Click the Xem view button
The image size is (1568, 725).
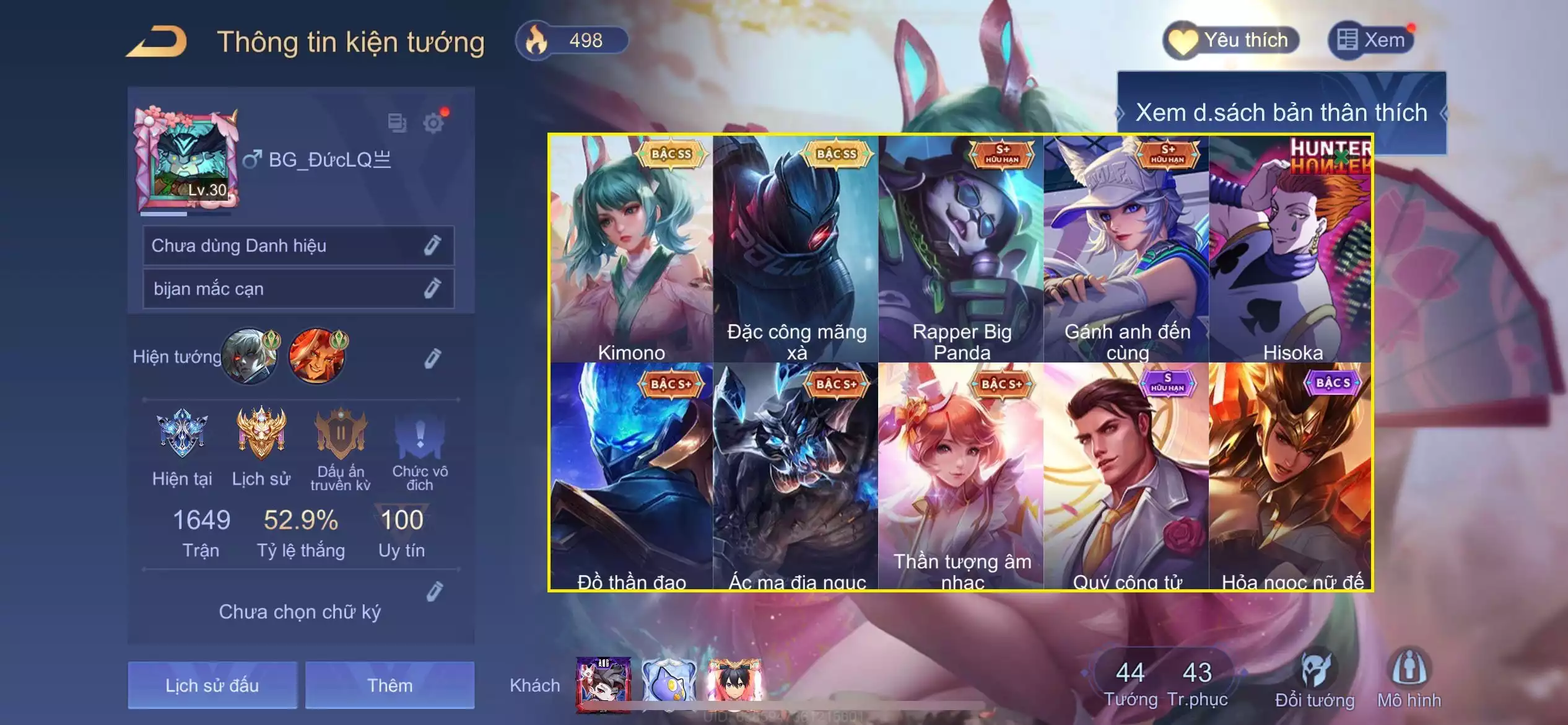(x=1371, y=41)
